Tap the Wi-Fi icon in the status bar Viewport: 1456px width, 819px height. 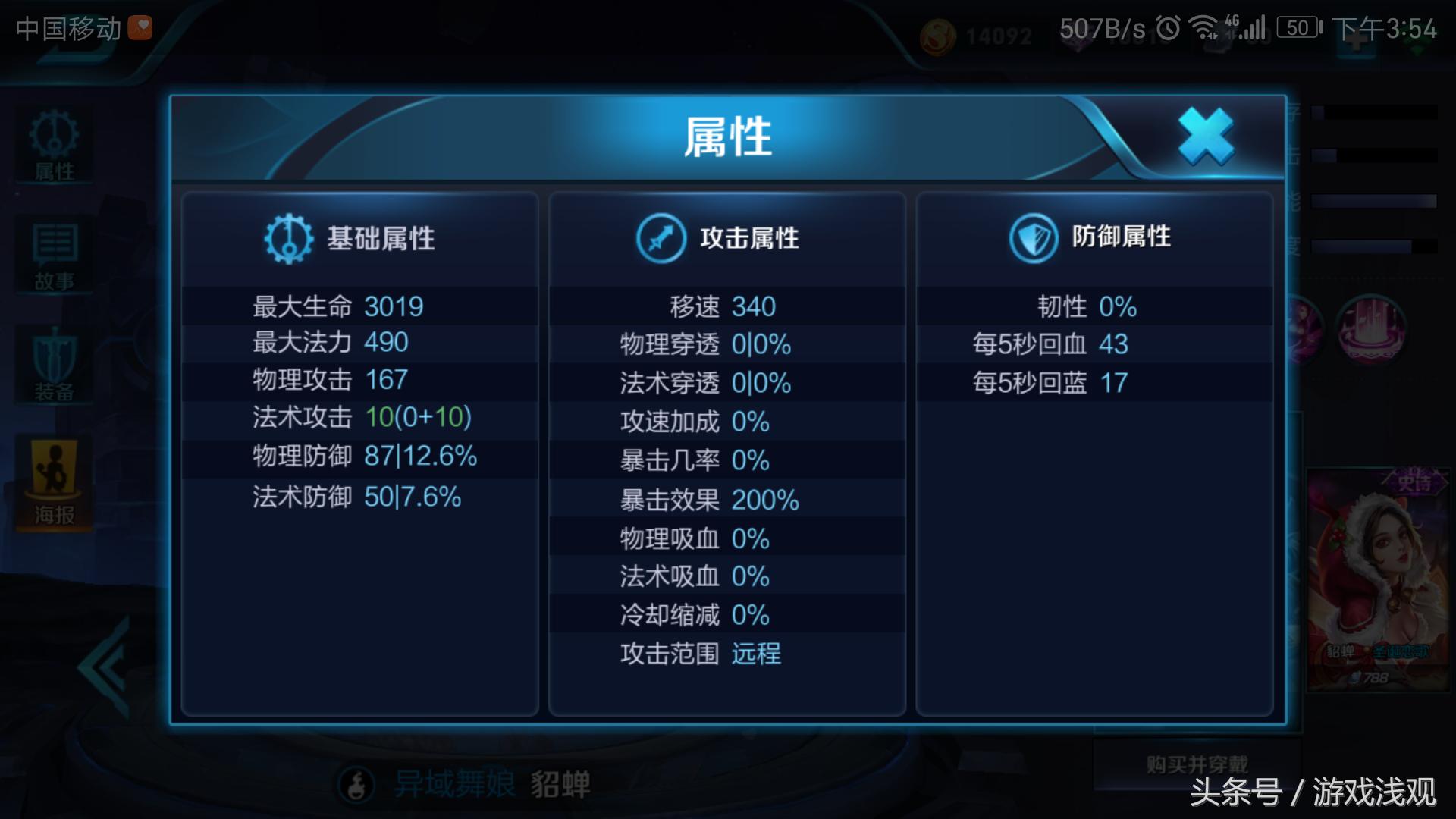point(1203,28)
